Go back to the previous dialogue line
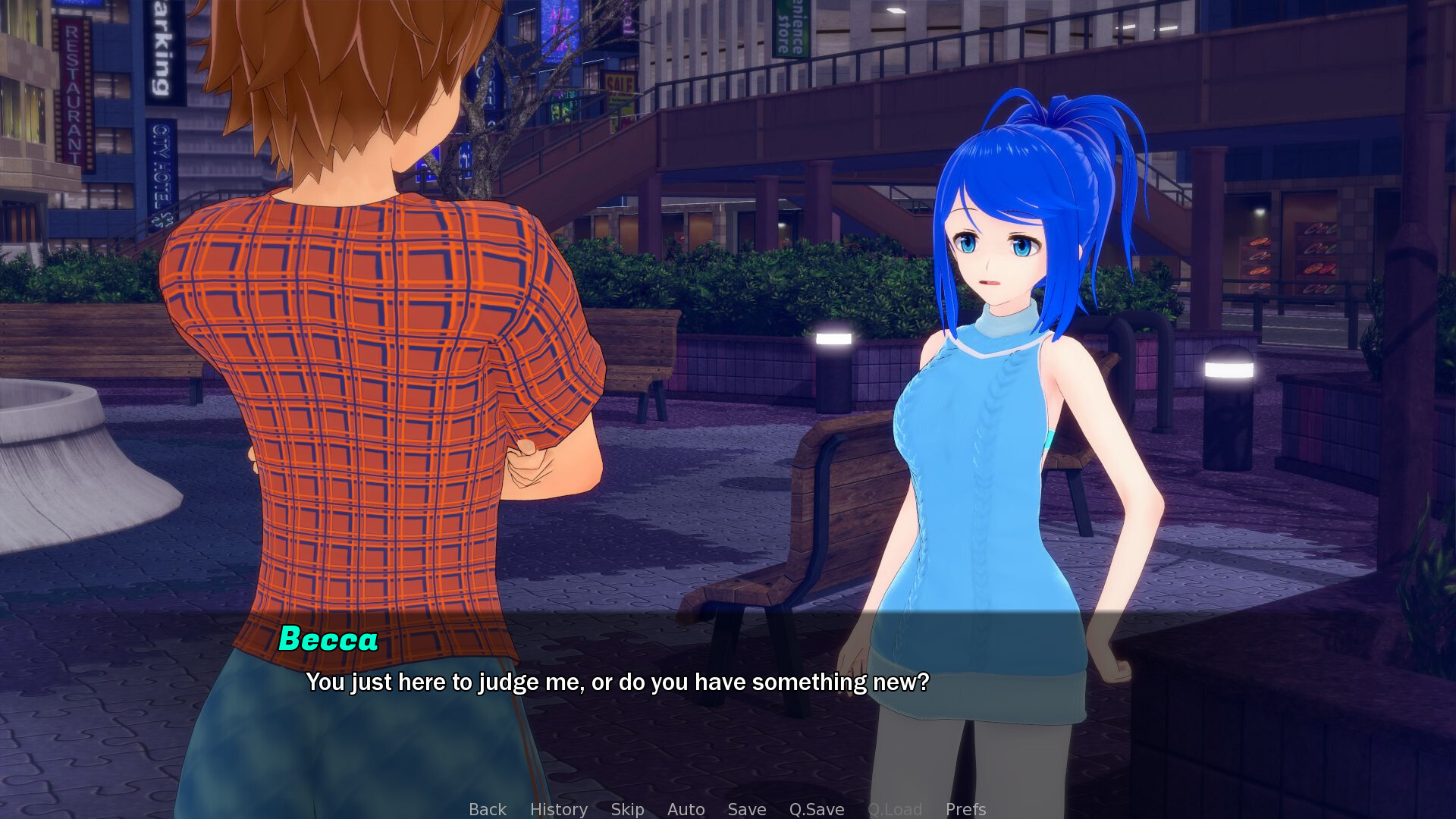1456x819 pixels. click(487, 809)
